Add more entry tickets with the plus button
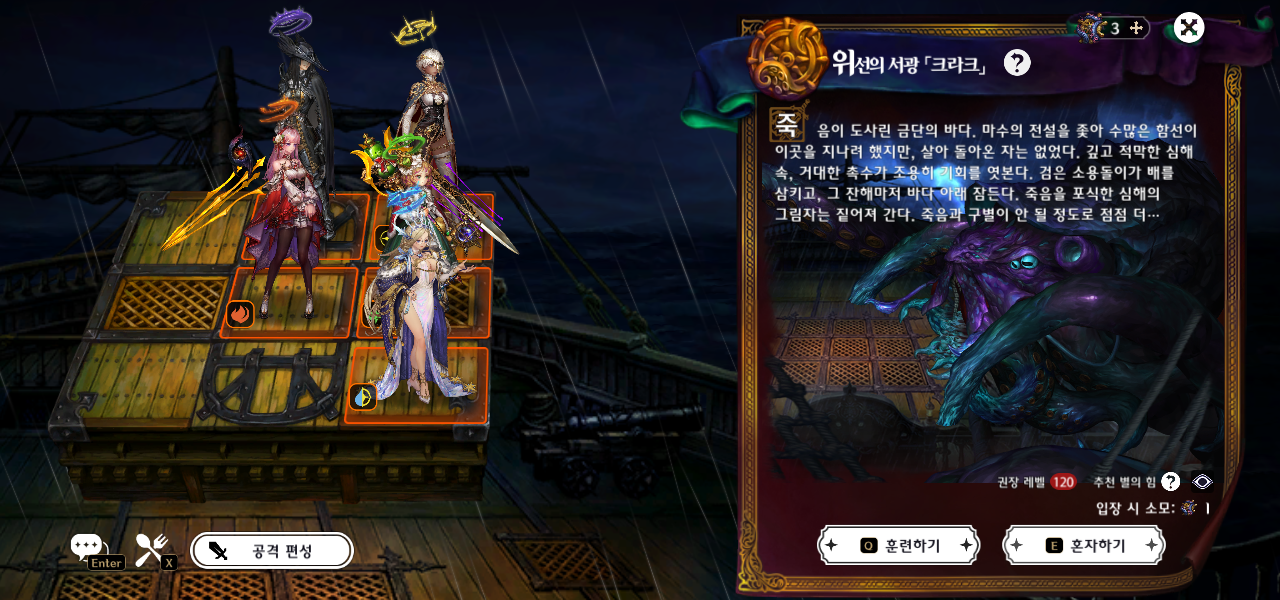The height and width of the screenshot is (600, 1280). click(x=1136, y=28)
